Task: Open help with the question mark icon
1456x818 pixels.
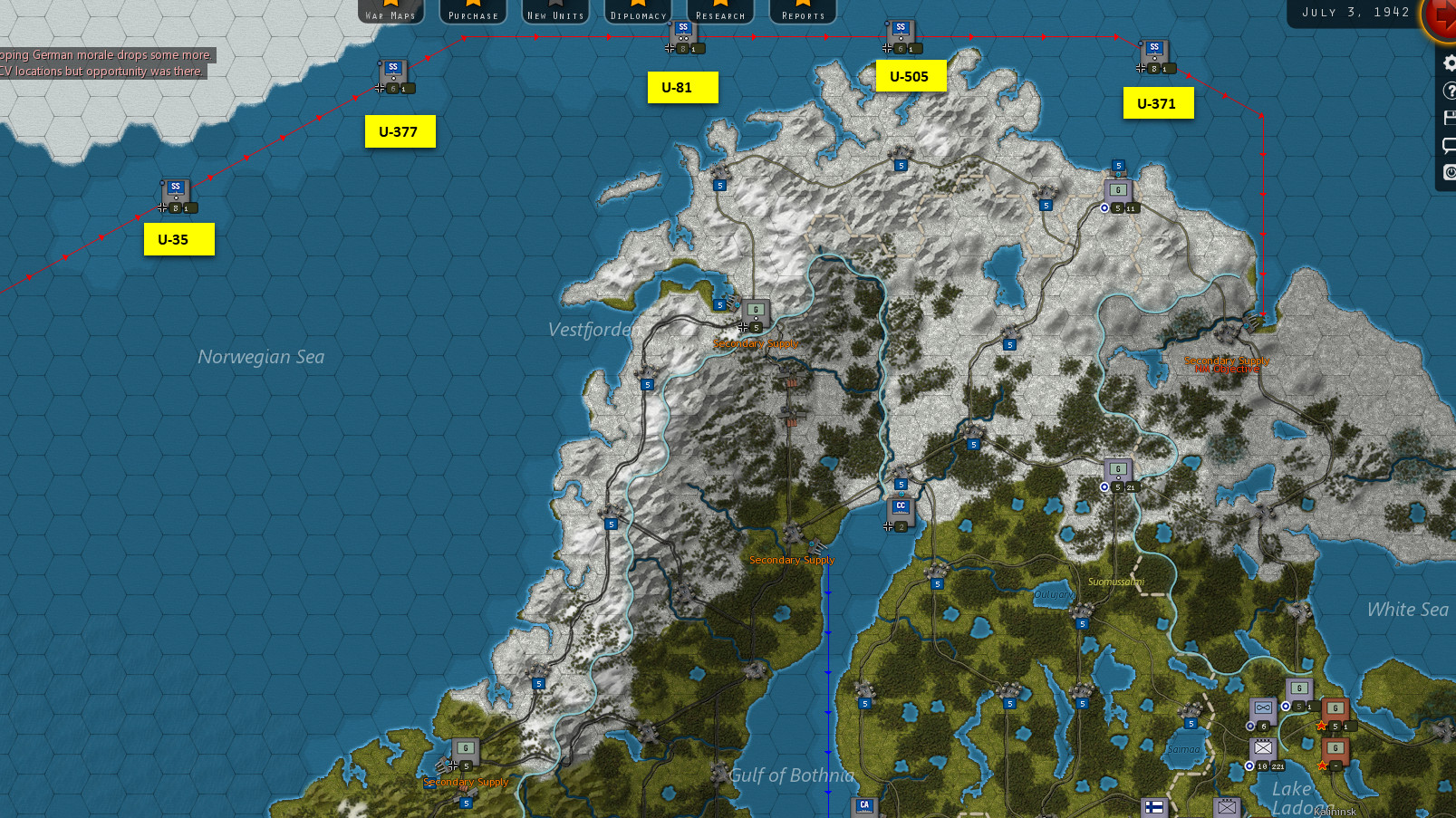Action: (x=1448, y=91)
